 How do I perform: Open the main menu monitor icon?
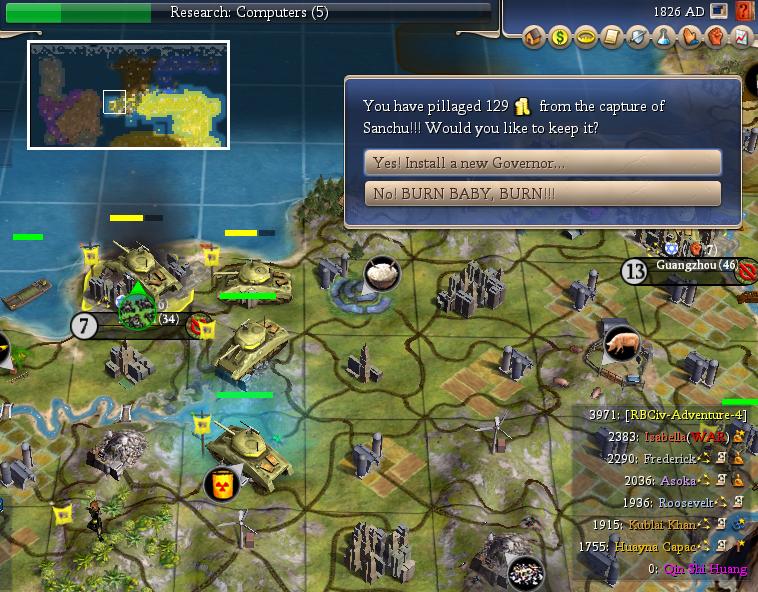click(x=718, y=12)
